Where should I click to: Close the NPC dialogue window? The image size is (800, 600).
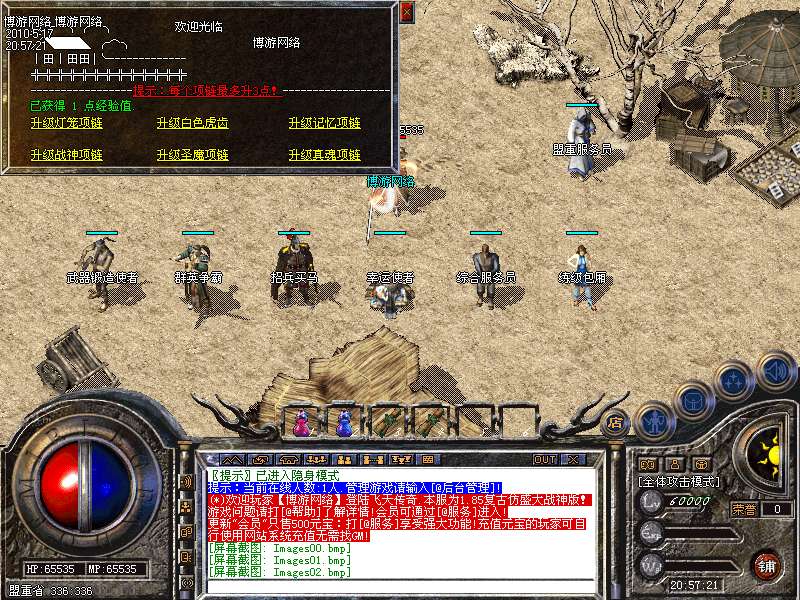406,12
